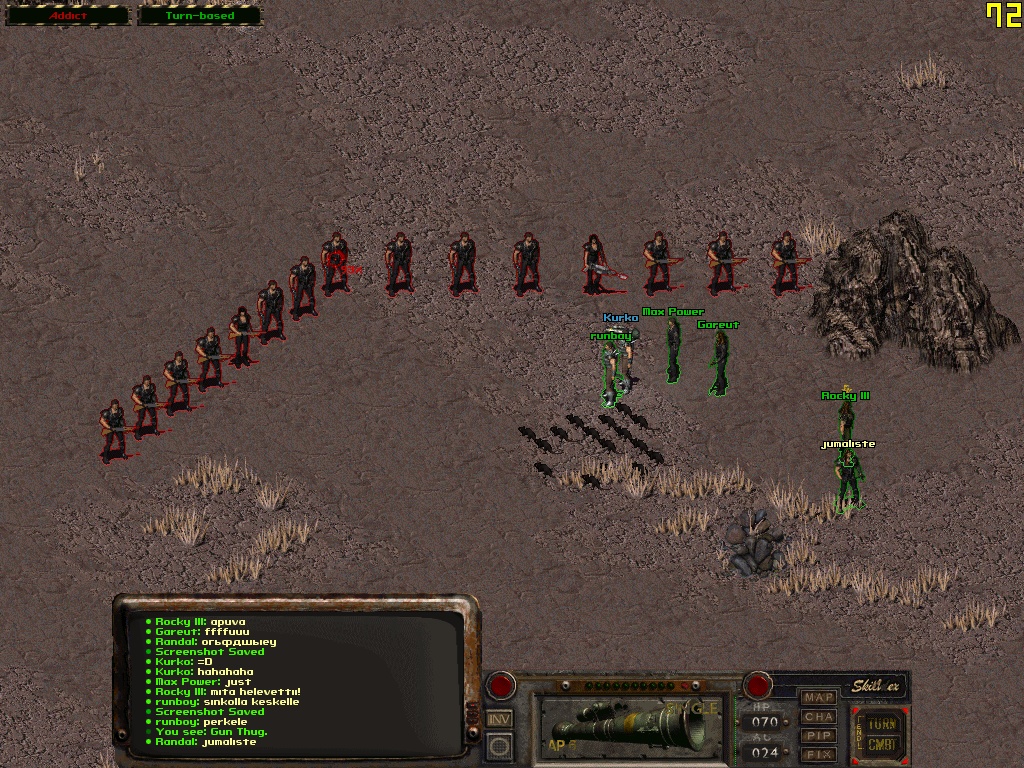End your turn with the TURN button

click(881, 722)
